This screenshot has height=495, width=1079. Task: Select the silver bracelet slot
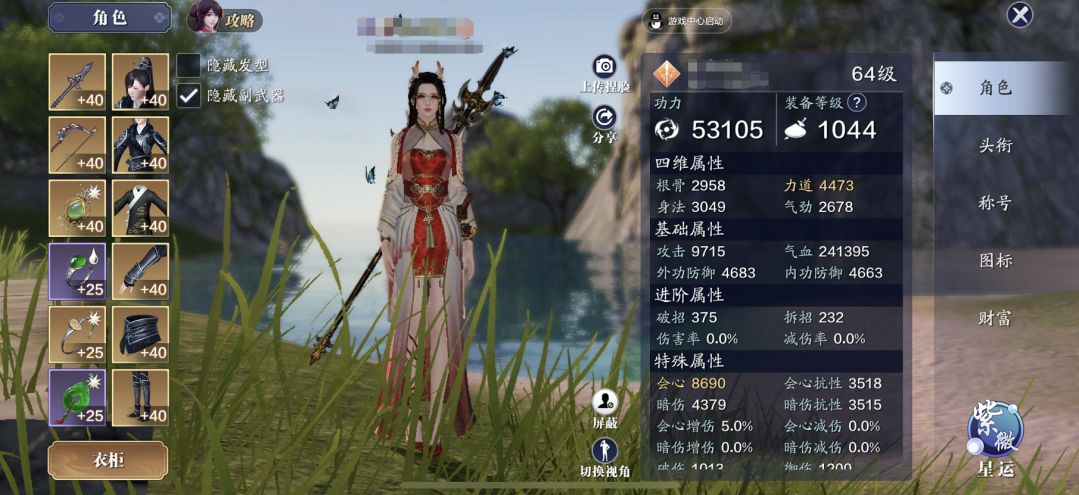pos(77,334)
